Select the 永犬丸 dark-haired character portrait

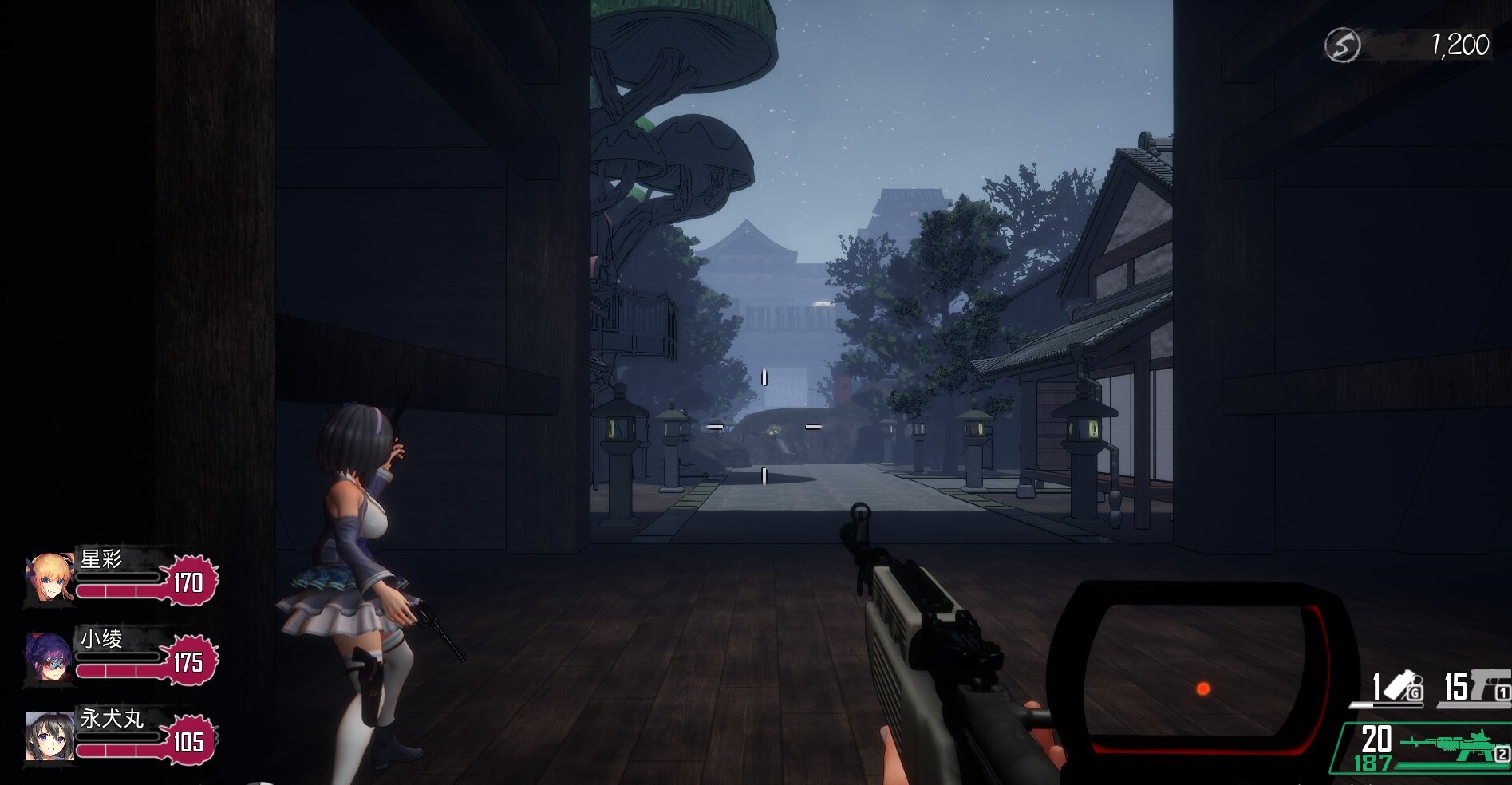click(x=49, y=737)
